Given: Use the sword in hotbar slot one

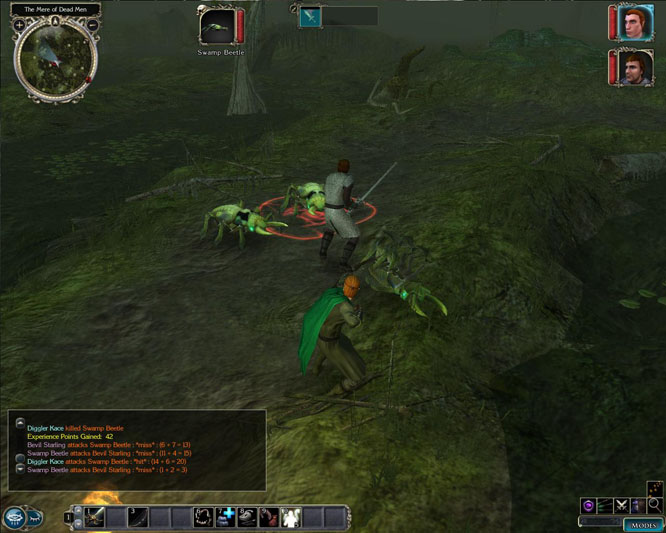Looking at the screenshot, I should [x=96, y=517].
